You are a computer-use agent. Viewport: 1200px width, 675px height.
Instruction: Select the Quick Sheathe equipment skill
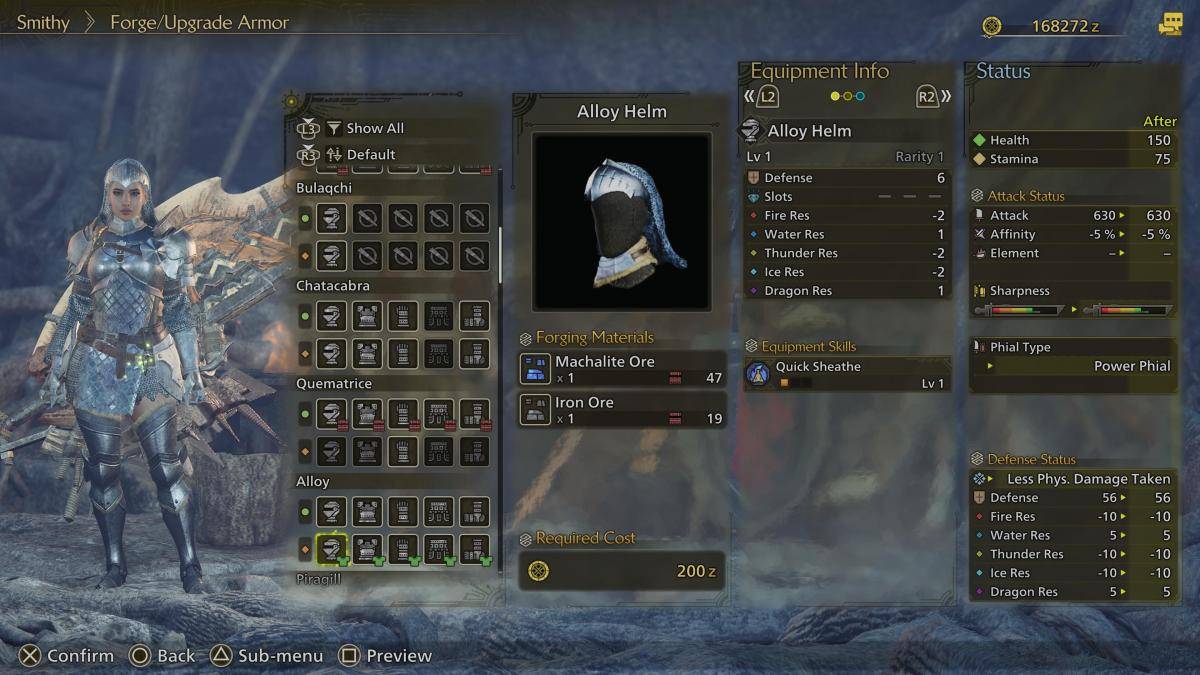pos(846,374)
